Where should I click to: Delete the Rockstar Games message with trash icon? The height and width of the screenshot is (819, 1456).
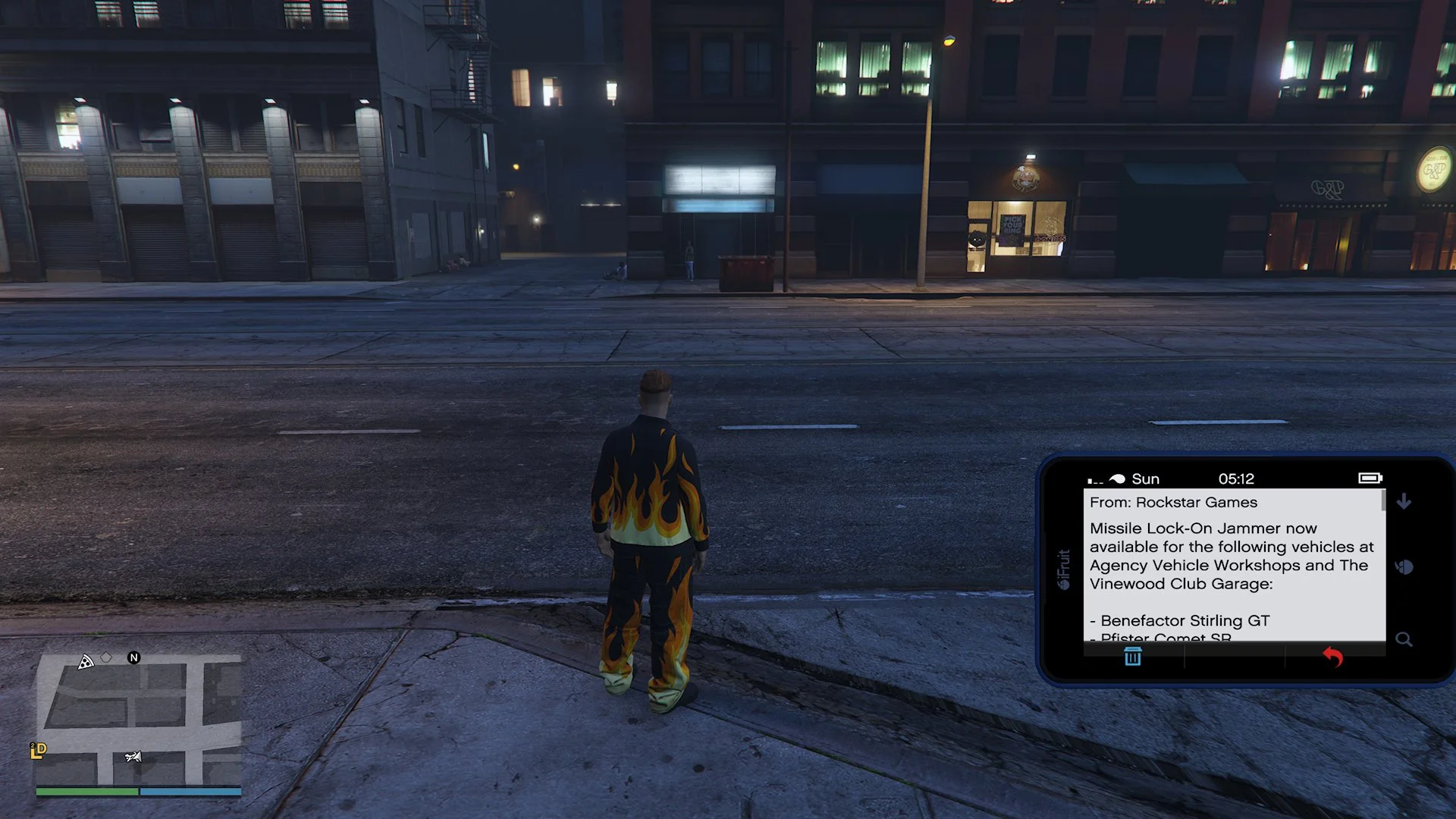click(1132, 657)
